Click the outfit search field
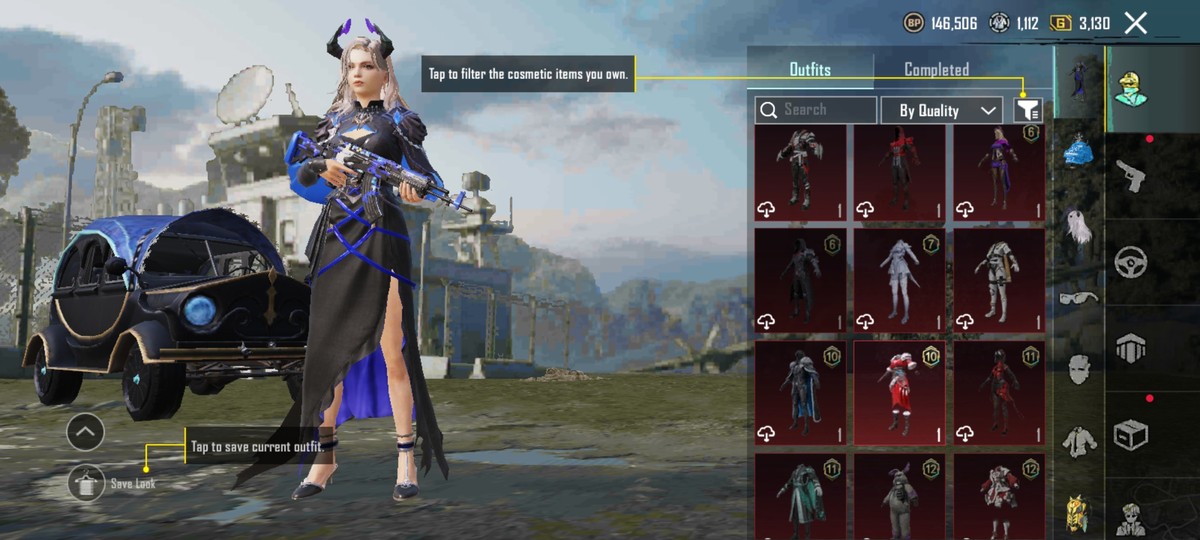This screenshot has height=540, width=1200. [x=816, y=110]
